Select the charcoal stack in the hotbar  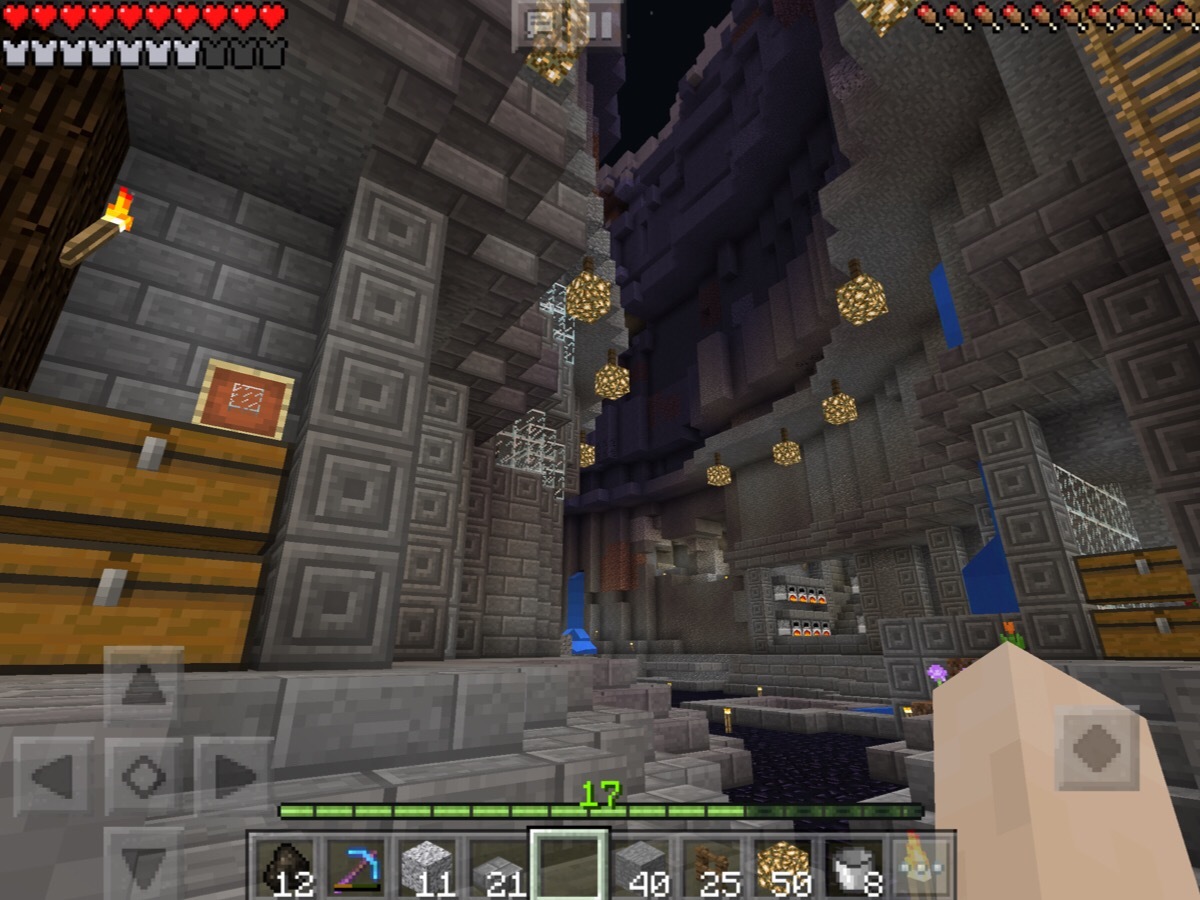tap(284, 867)
